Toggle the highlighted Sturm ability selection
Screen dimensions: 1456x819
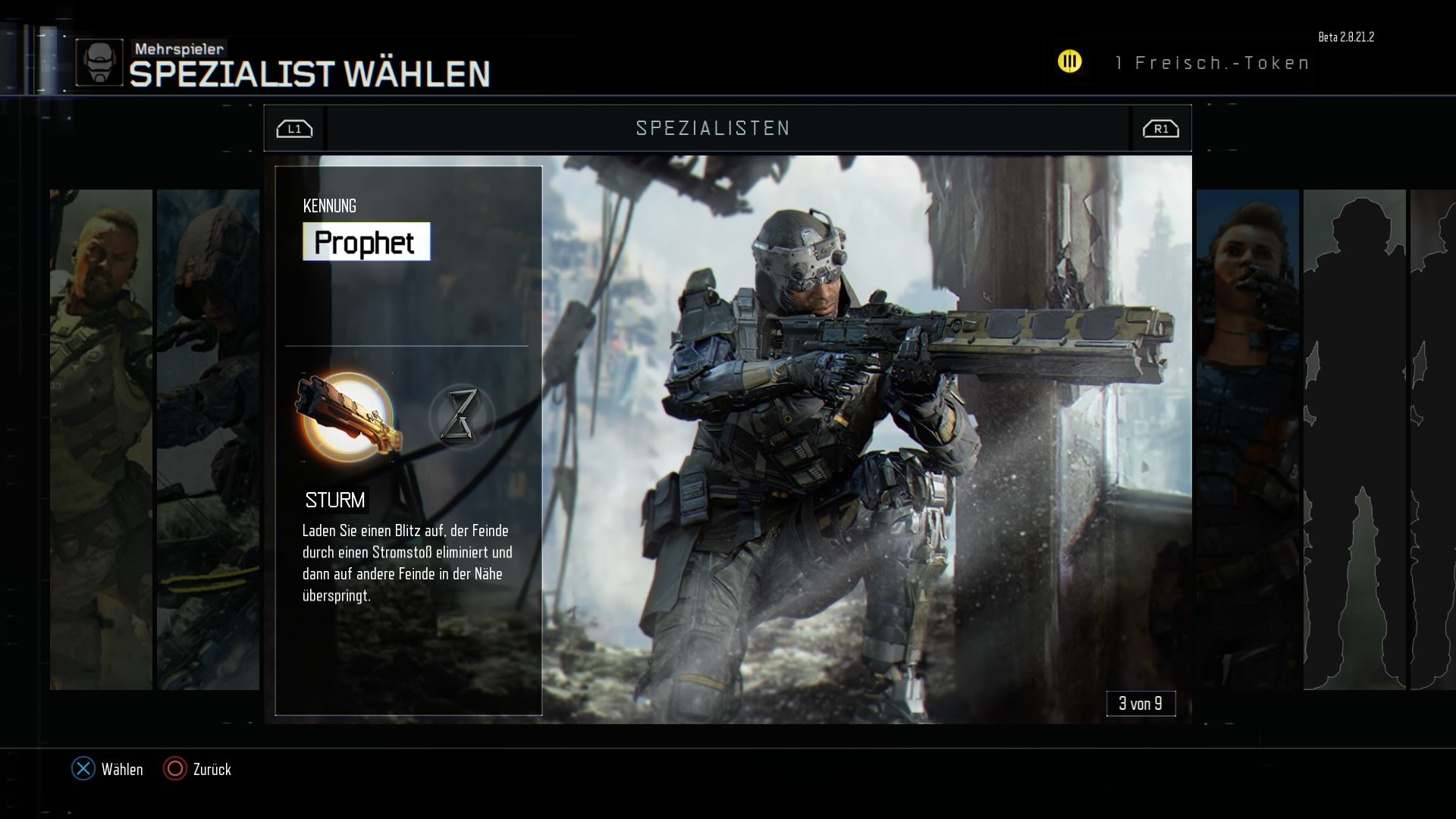pyautogui.click(x=345, y=416)
